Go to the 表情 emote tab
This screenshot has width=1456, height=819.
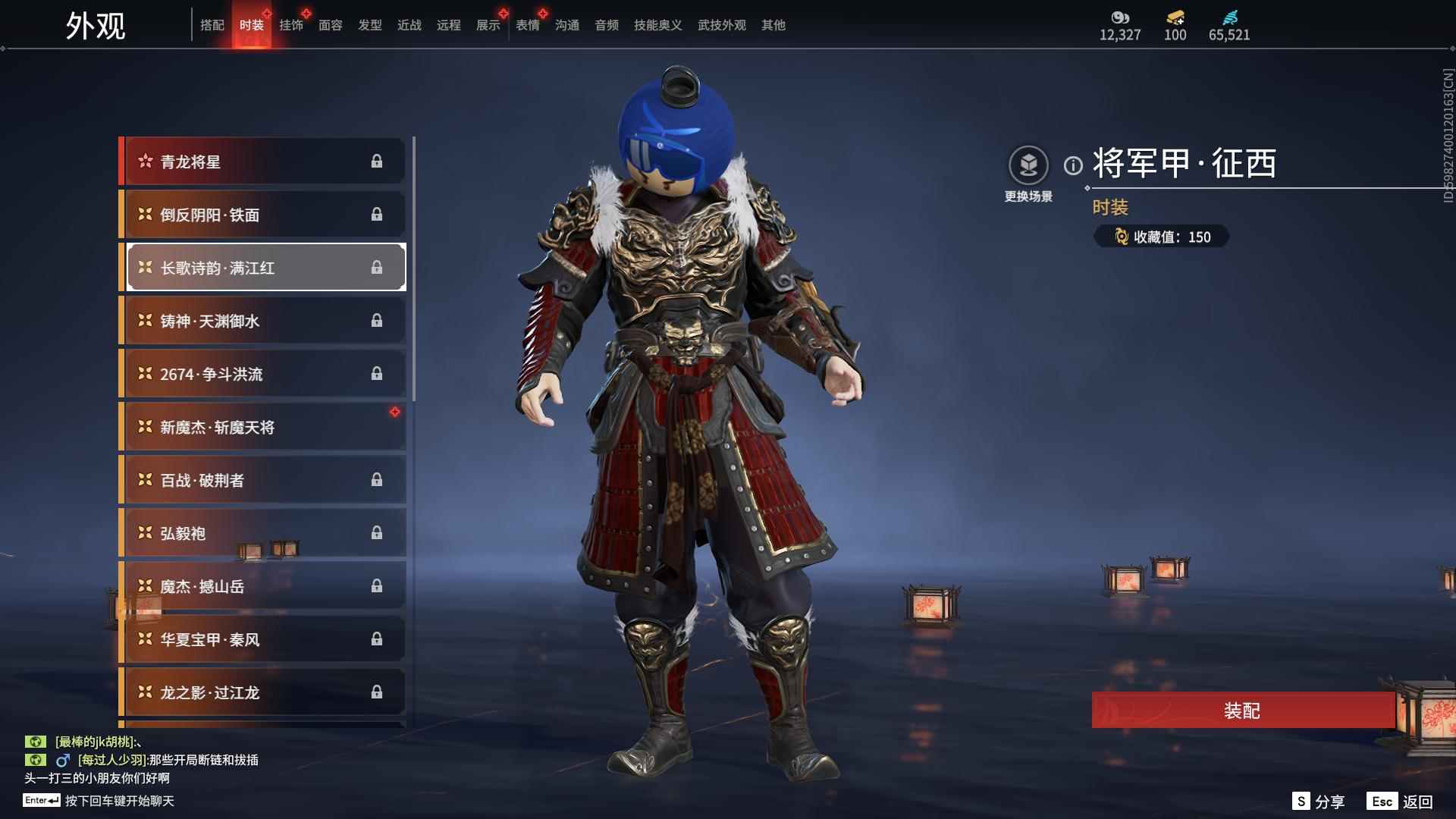click(x=528, y=25)
